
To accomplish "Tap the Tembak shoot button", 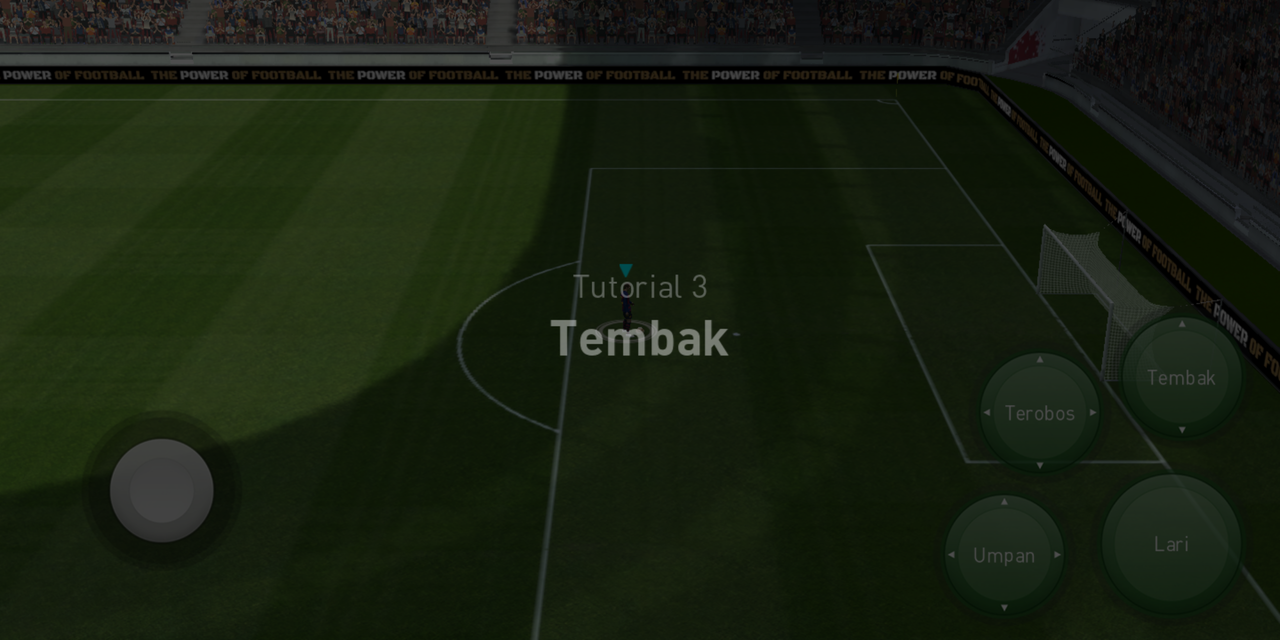I will pos(1181,377).
